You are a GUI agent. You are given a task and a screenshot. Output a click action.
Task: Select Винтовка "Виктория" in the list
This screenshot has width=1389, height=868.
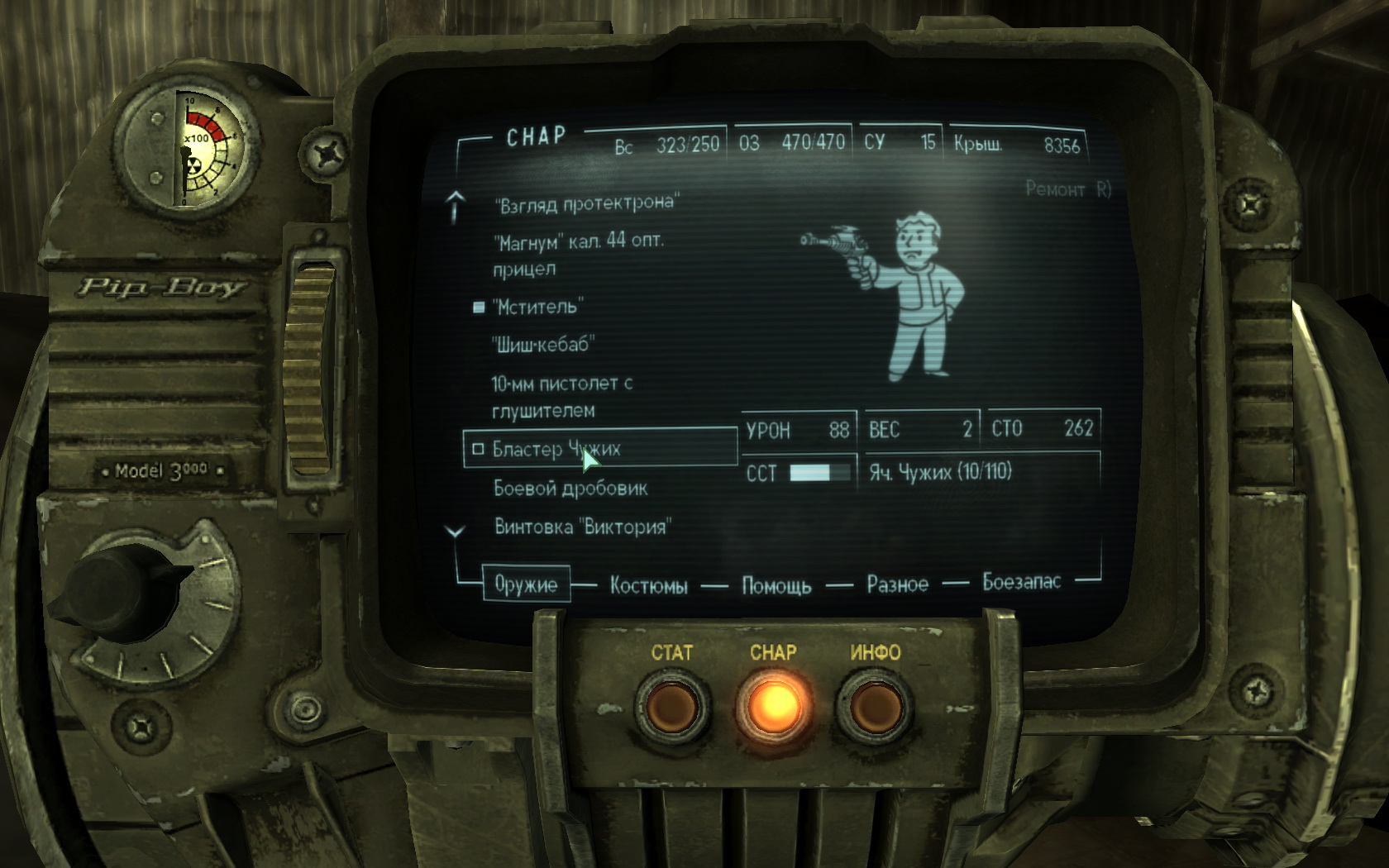pos(582,527)
